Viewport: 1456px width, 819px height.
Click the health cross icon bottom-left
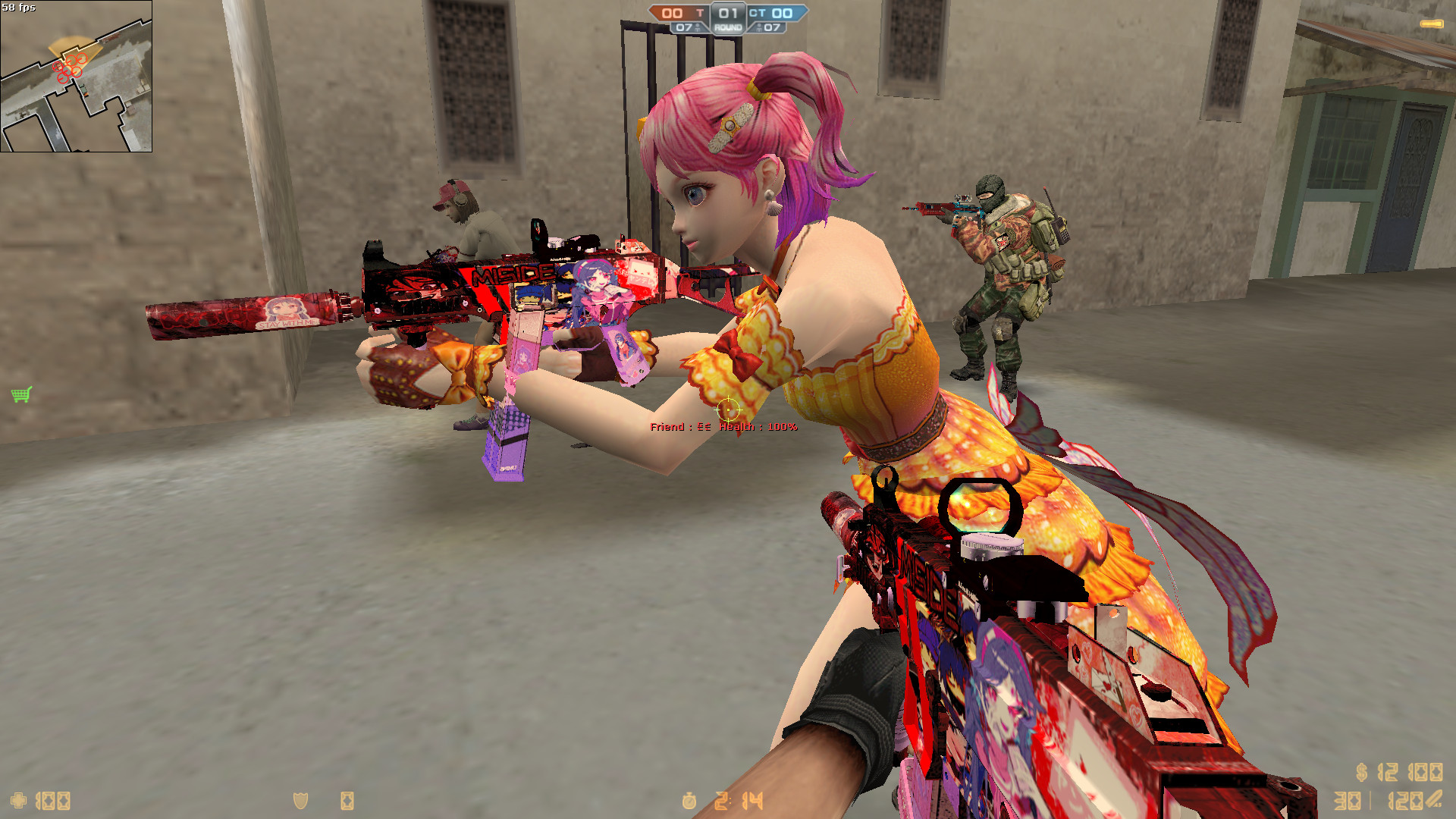click(18, 800)
